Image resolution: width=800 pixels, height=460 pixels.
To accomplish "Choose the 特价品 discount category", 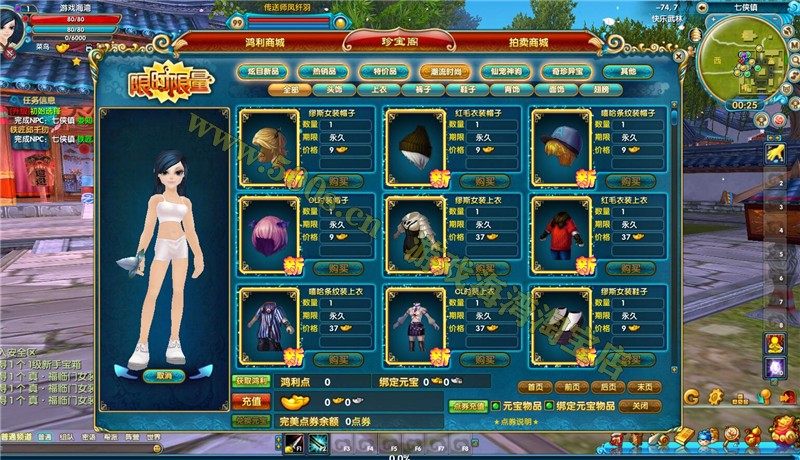I will point(377,72).
